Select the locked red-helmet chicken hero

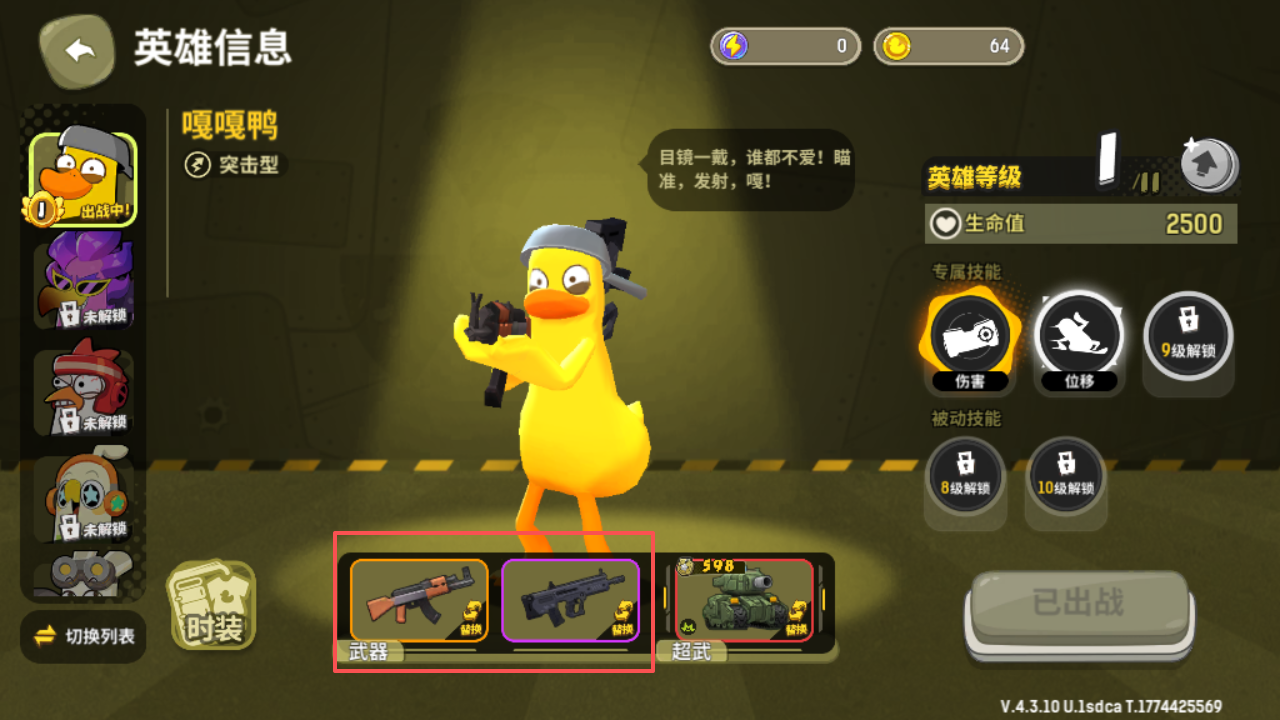[83, 392]
